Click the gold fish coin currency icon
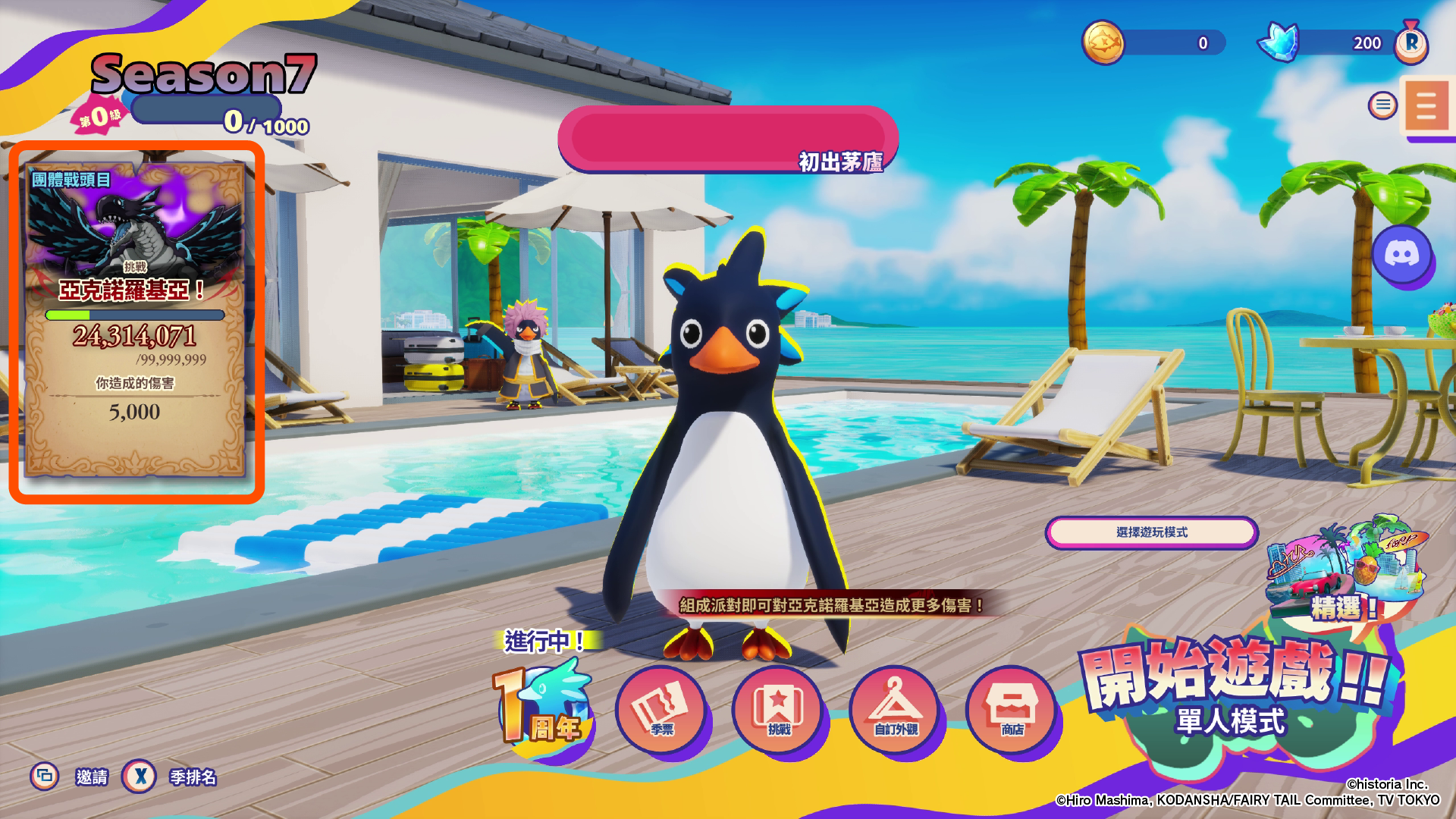Image resolution: width=1456 pixels, height=819 pixels. tap(1103, 42)
